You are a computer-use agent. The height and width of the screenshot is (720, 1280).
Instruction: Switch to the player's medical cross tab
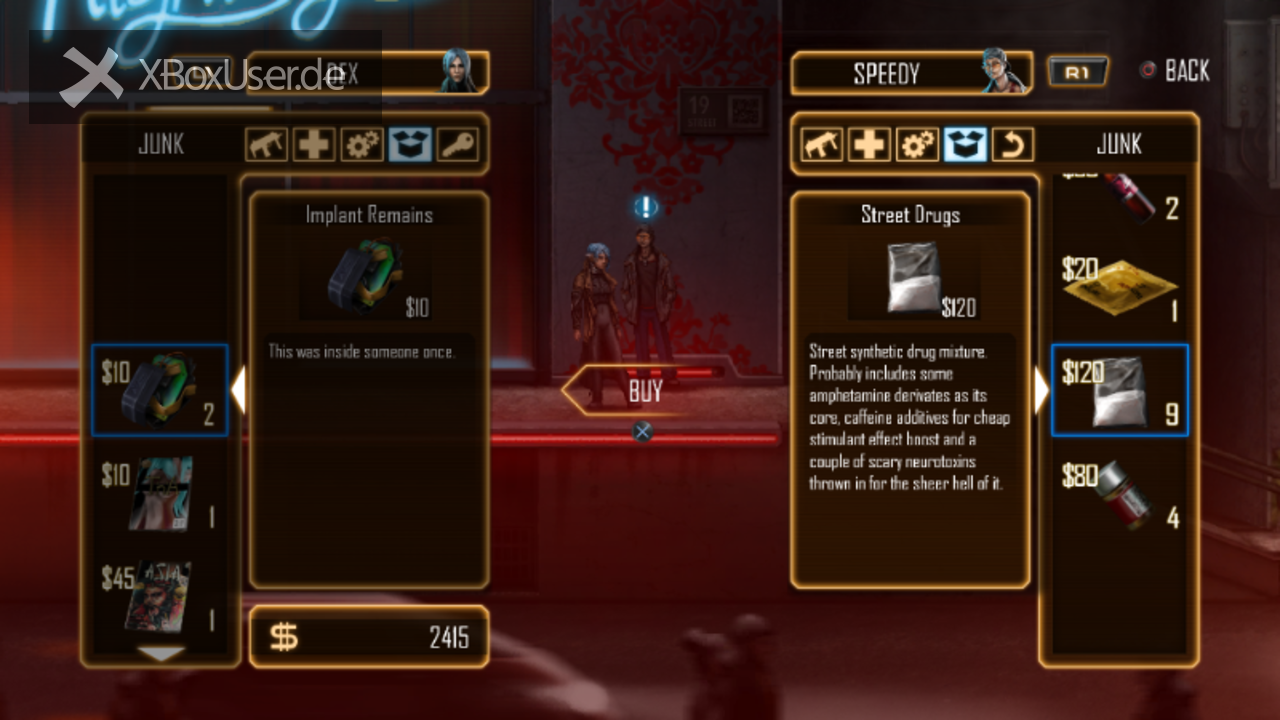coord(313,146)
